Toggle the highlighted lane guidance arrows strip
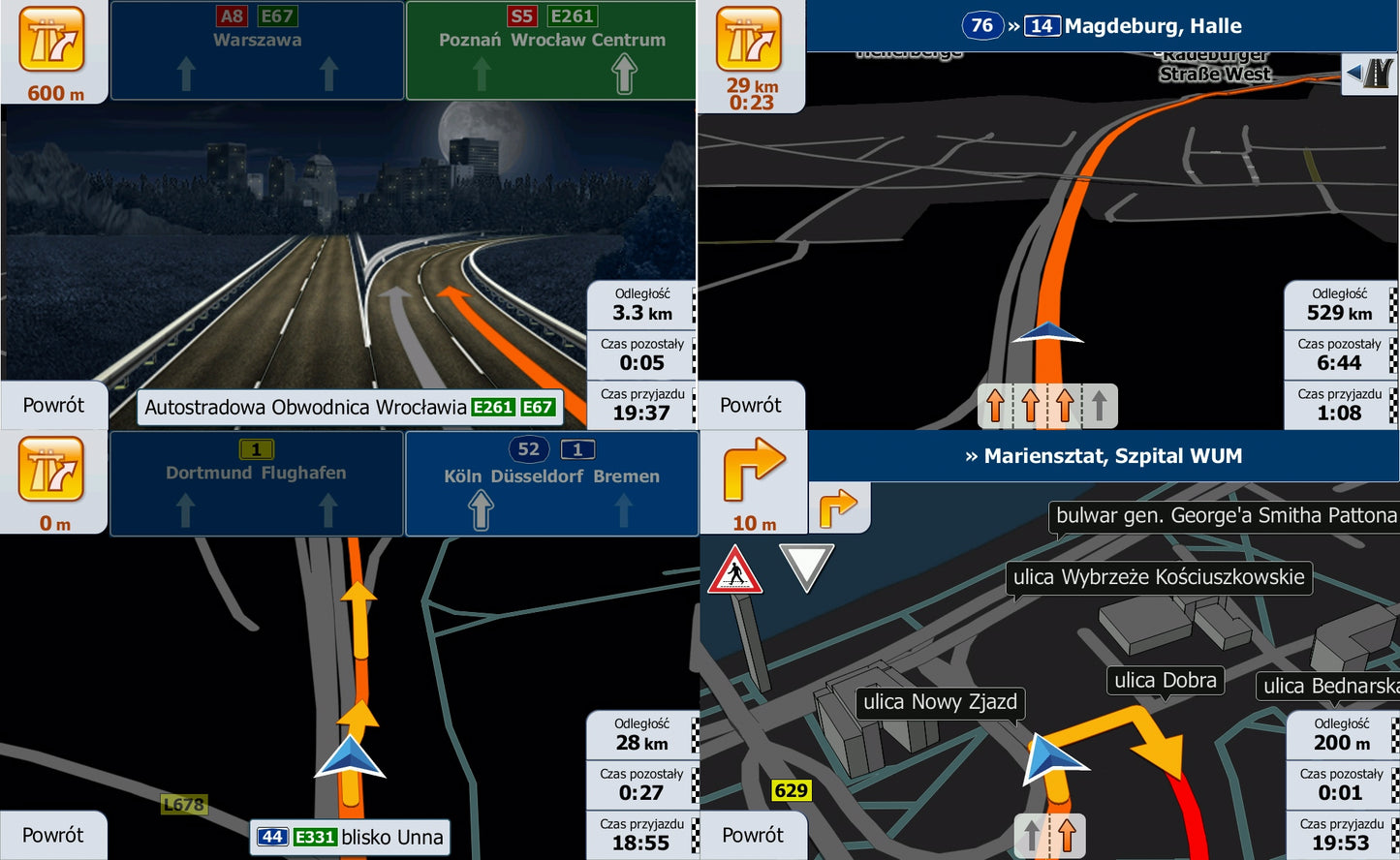 click(x=1046, y=406)
